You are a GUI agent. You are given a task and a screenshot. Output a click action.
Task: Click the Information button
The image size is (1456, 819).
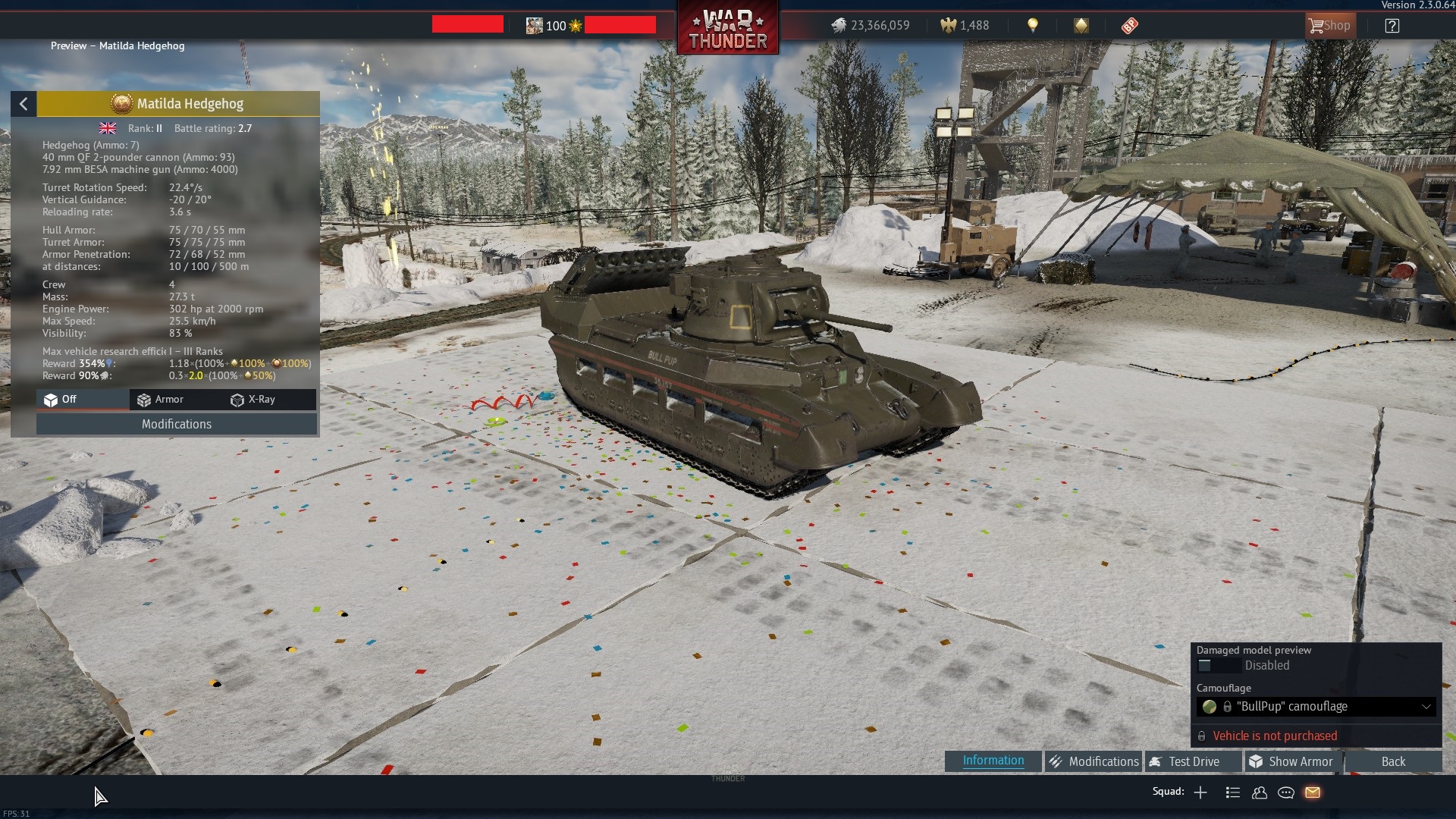[x=993, y=761]
